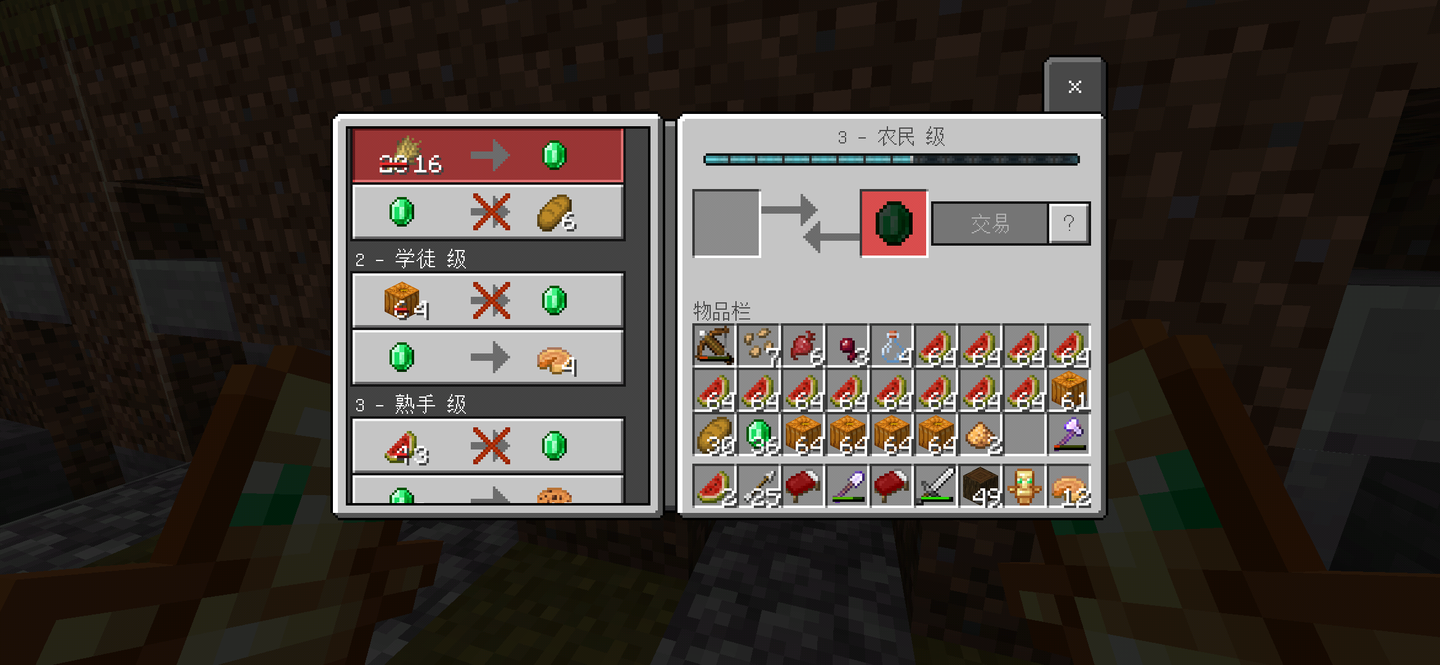1440x665 pixels.
Task: Click the 交易 trade button
Action: 989,224
